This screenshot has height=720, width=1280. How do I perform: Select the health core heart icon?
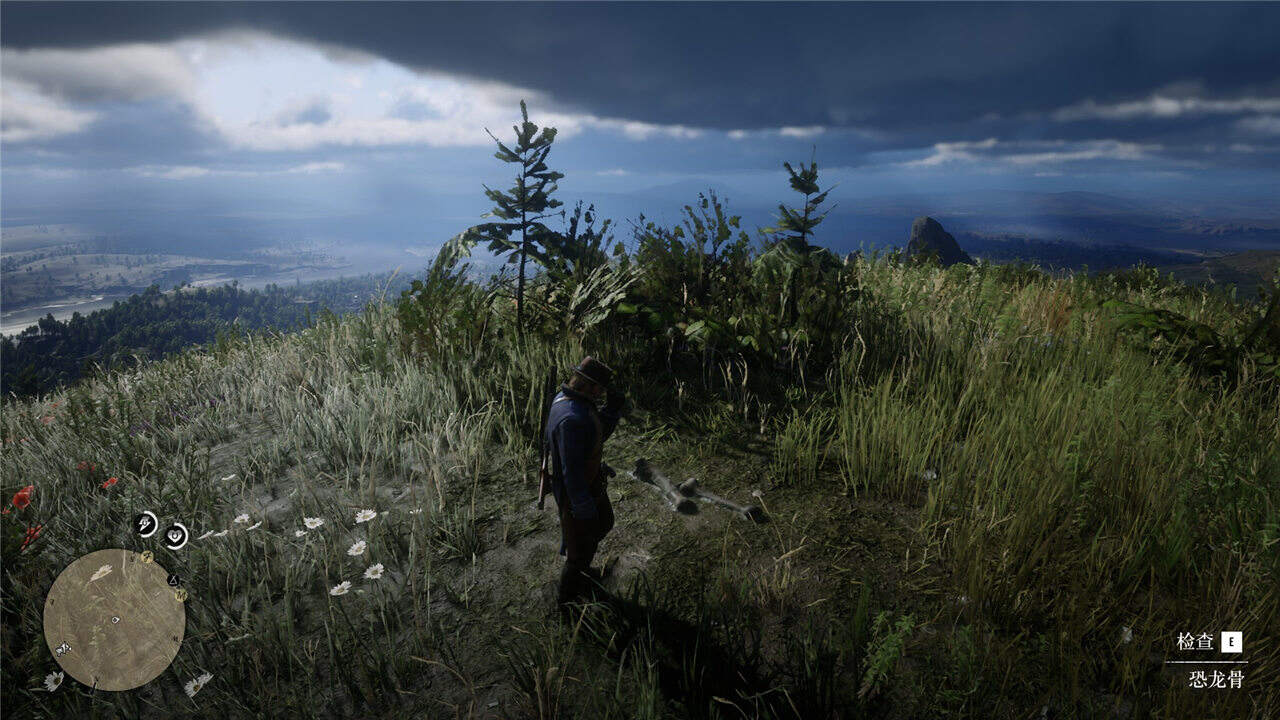coord(176,536)
